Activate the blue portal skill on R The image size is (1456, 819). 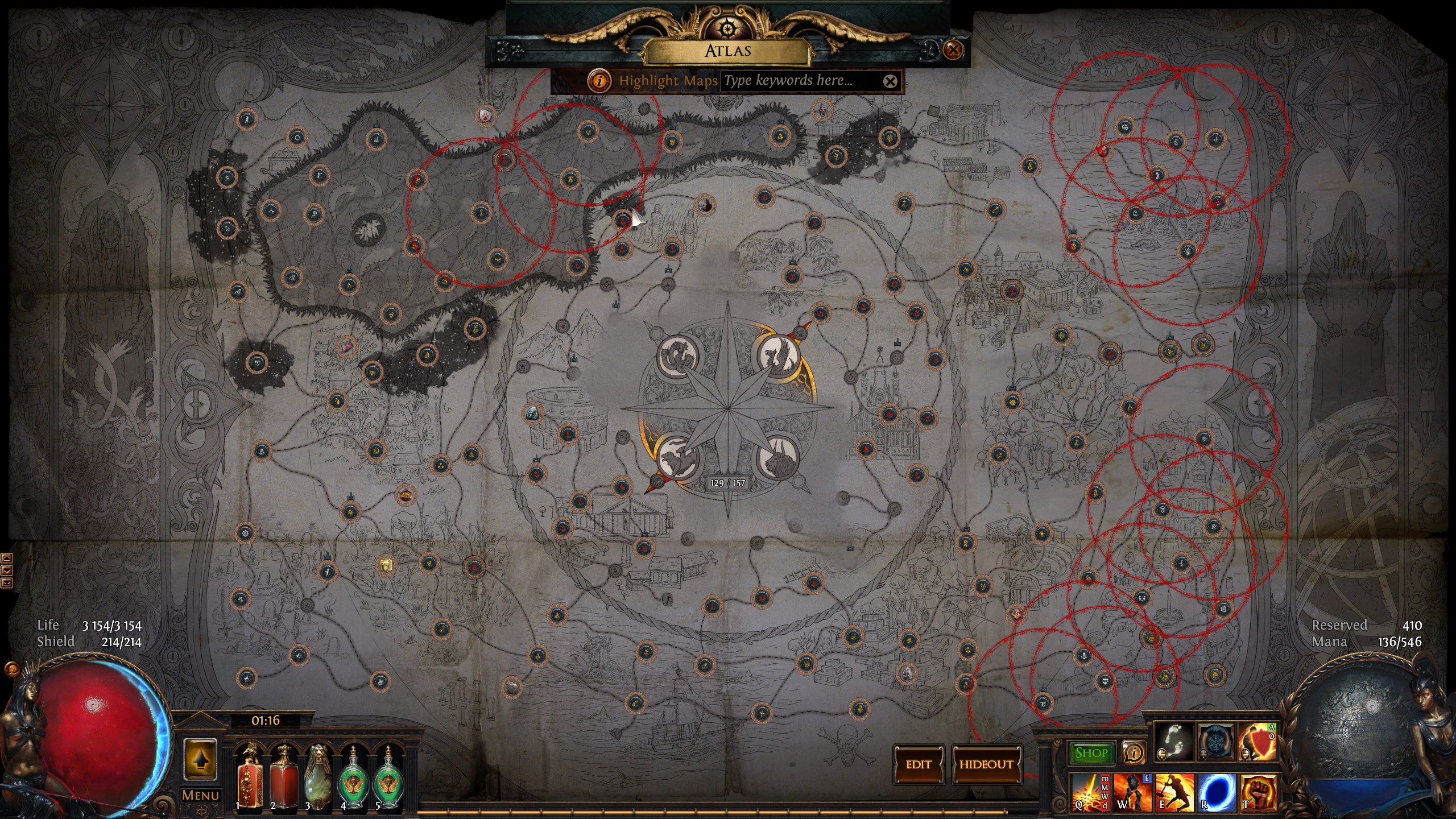pyautogui.click(x=1216, y=792)
